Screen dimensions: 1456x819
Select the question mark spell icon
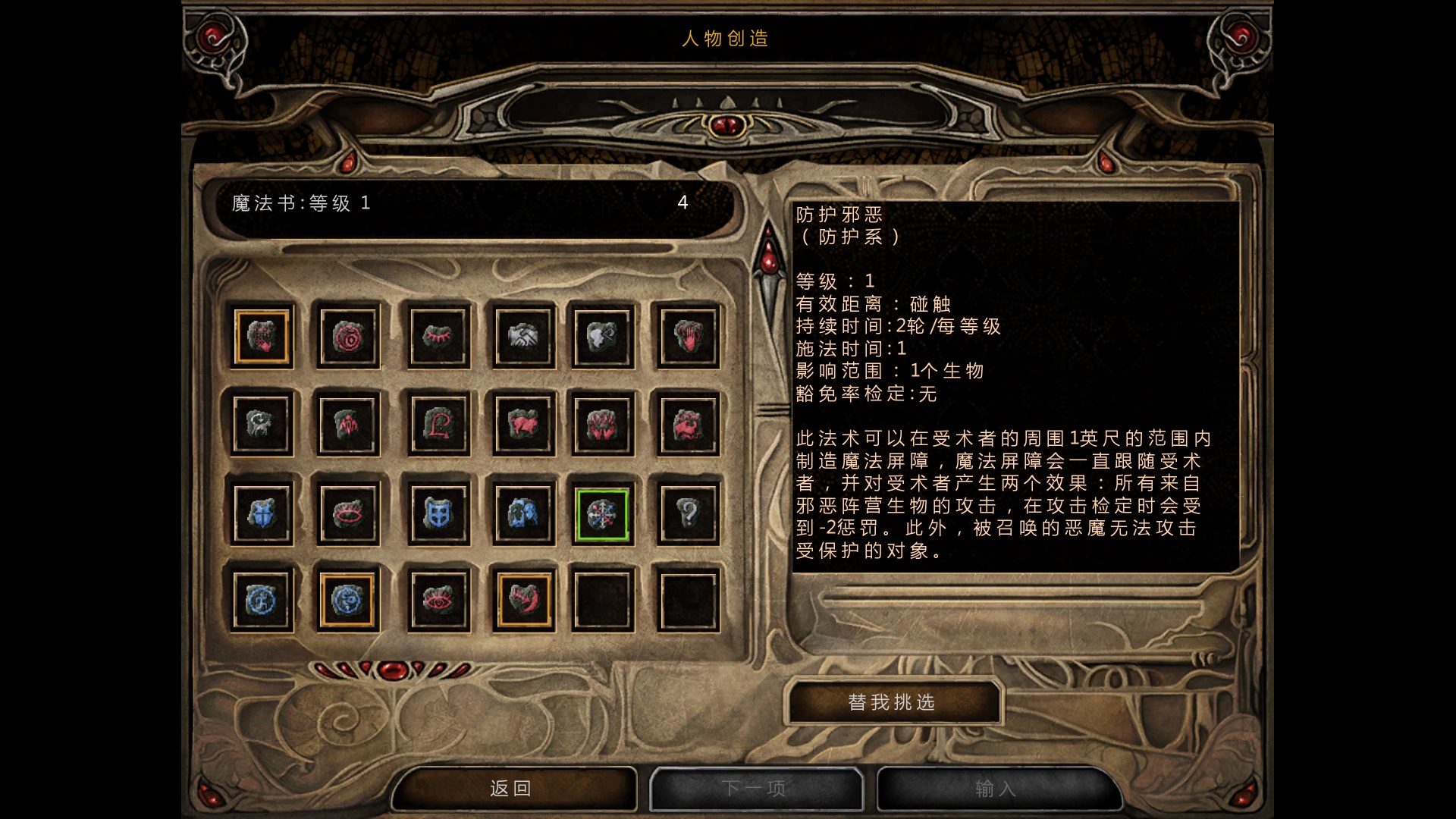click(x=687, y=513)
